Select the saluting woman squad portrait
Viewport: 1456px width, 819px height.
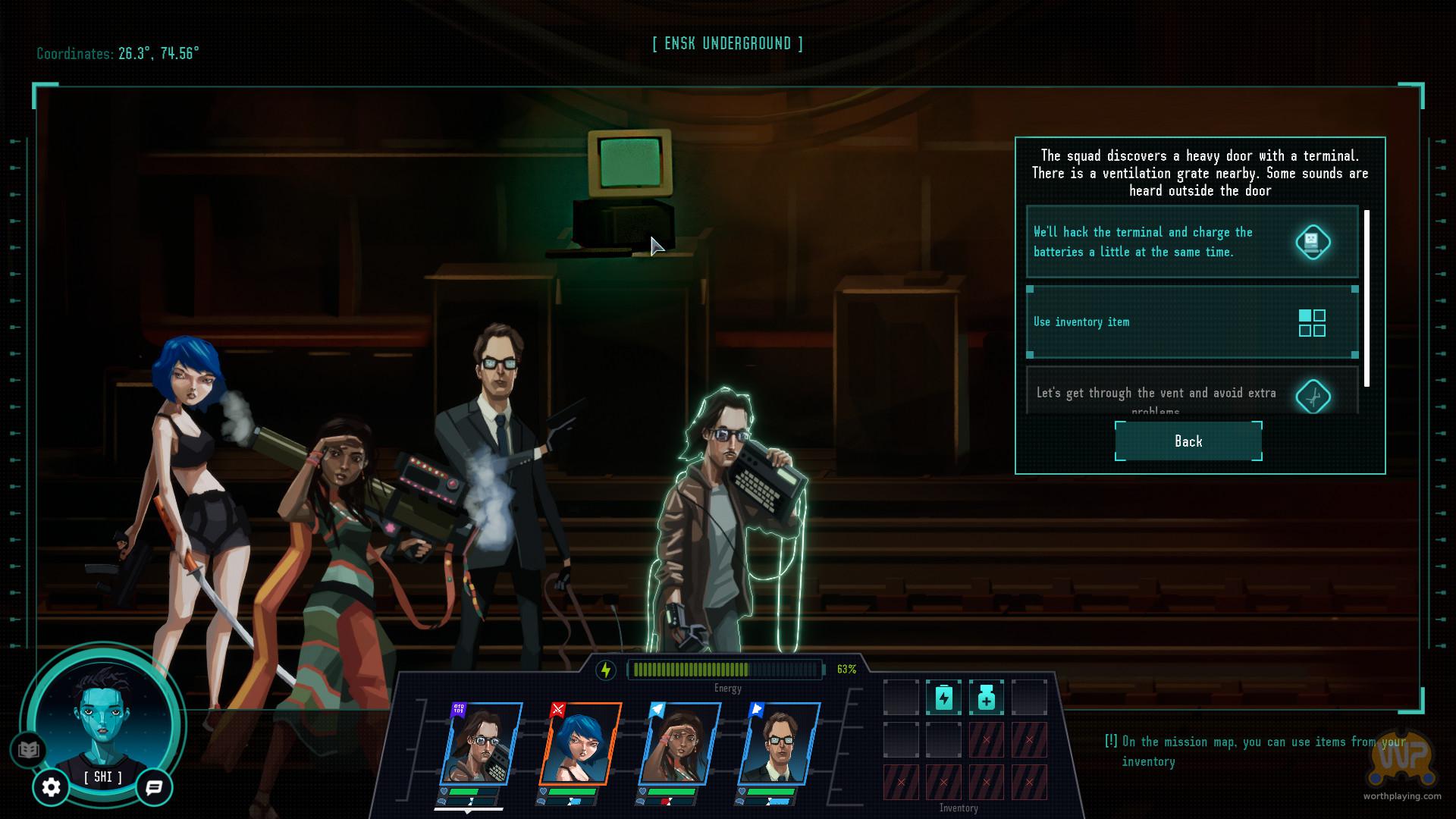tap(679, 744)
